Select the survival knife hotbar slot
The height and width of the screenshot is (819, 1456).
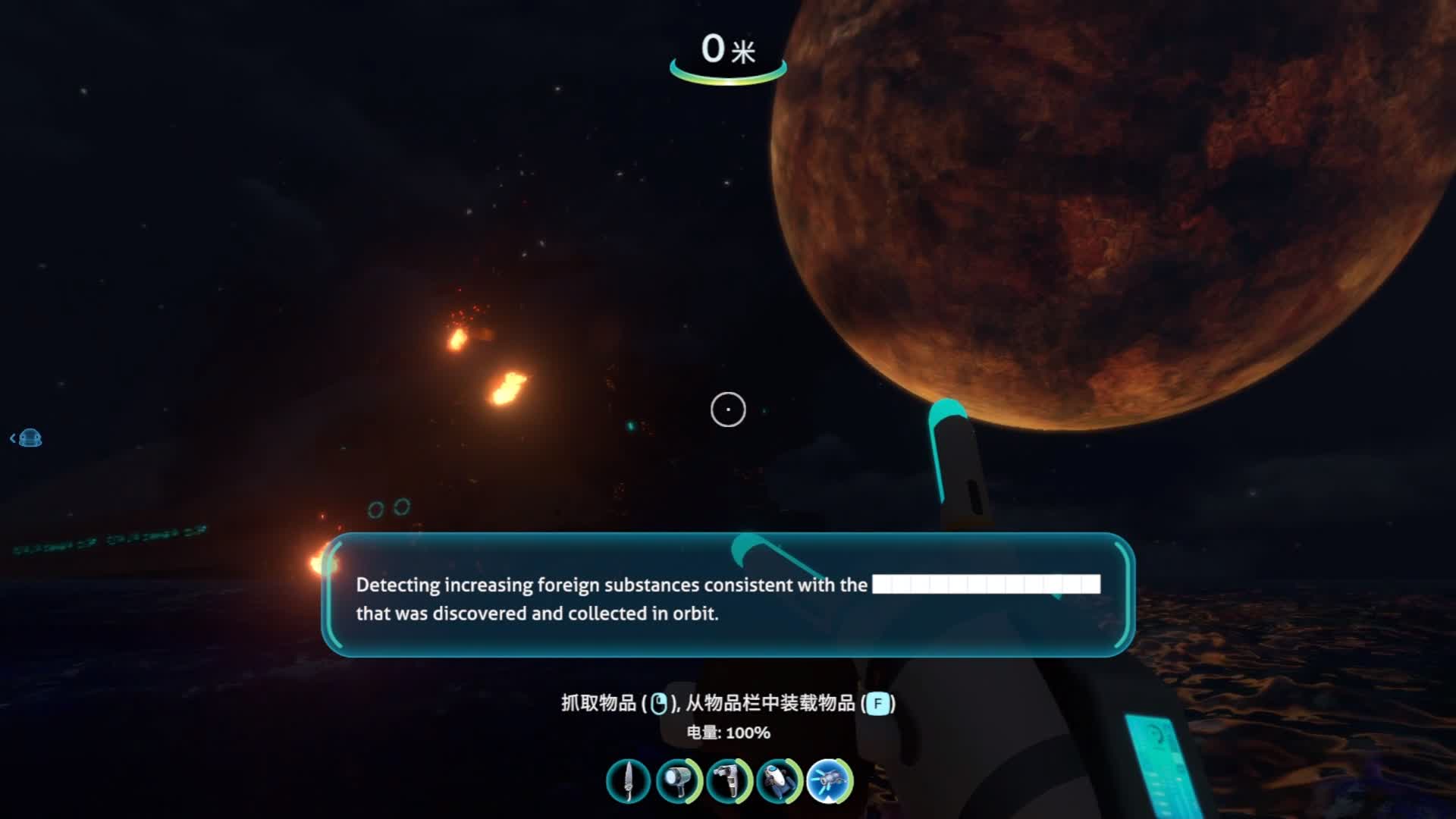click(628, 781)
